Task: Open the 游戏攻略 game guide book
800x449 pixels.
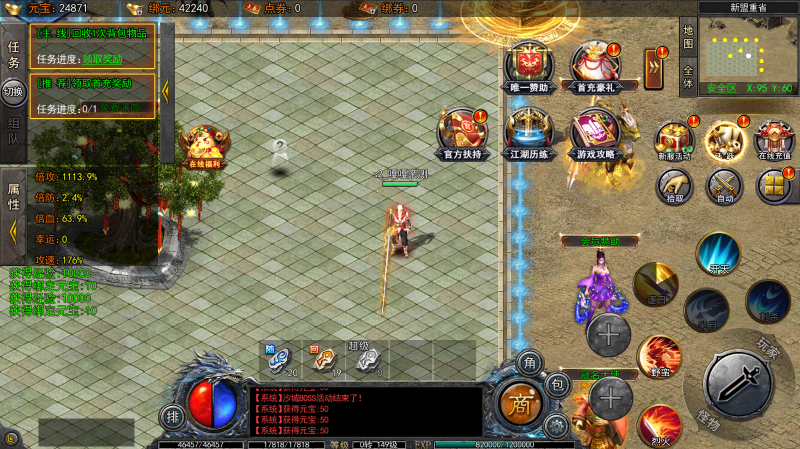Action: tap(594, 132)
